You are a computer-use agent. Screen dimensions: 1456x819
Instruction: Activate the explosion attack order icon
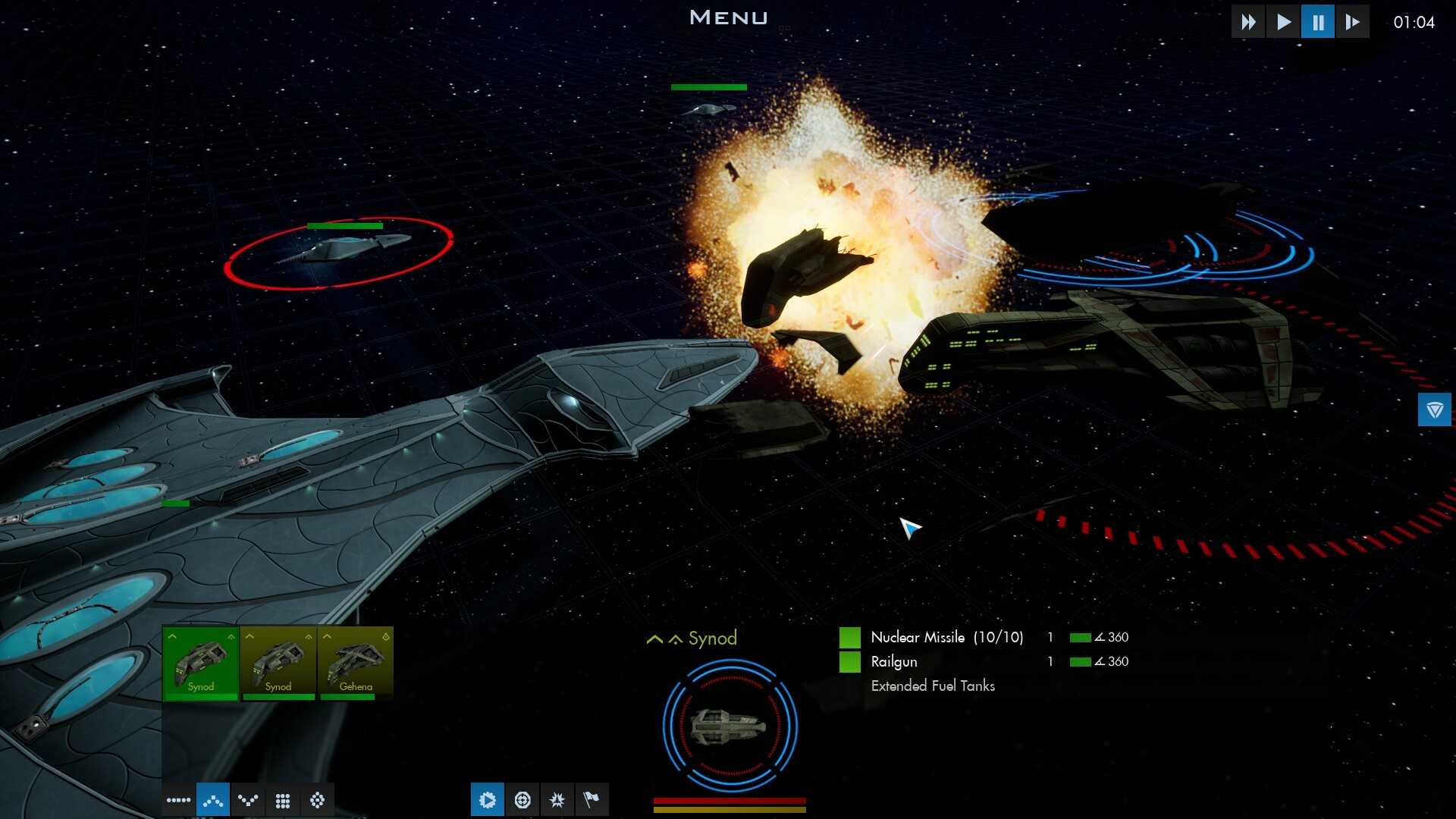[x=558, y=799]
